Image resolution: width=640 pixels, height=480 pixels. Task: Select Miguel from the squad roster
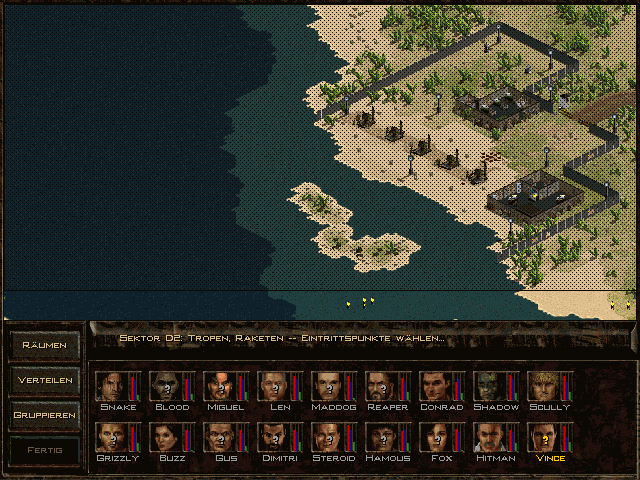[220, 386]
